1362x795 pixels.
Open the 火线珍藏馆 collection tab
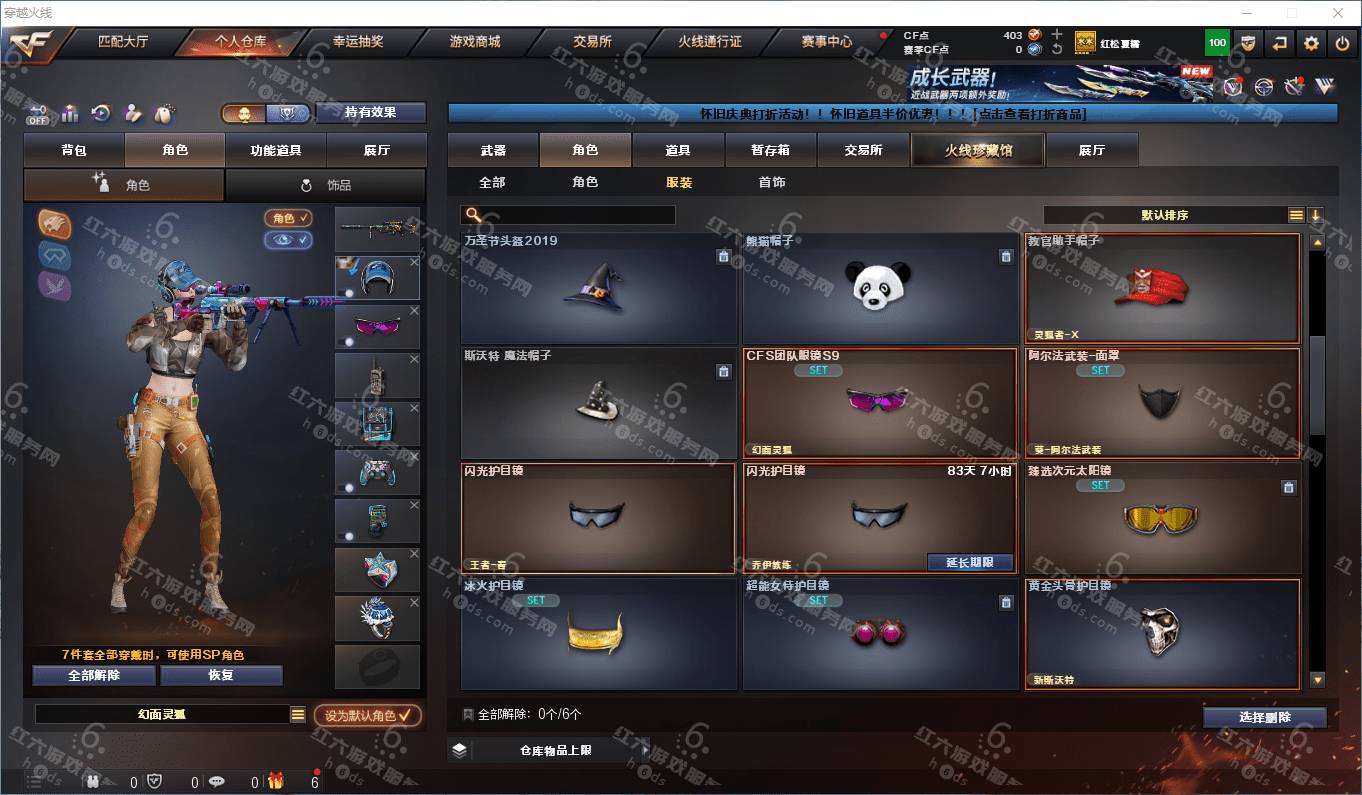(x=978, y=150)
